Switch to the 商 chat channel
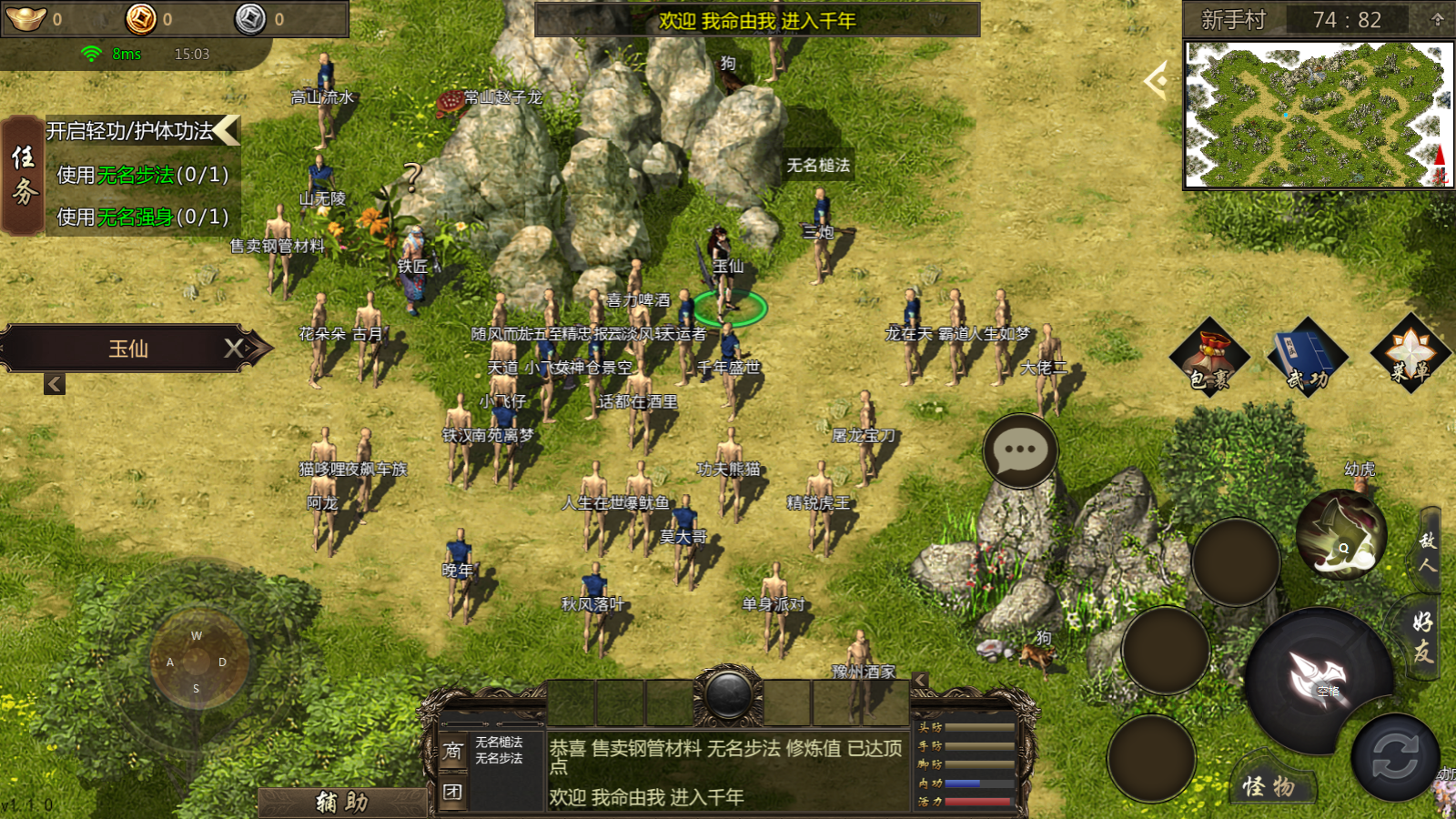Screen dimensions: 1456x819 (452, 751)
